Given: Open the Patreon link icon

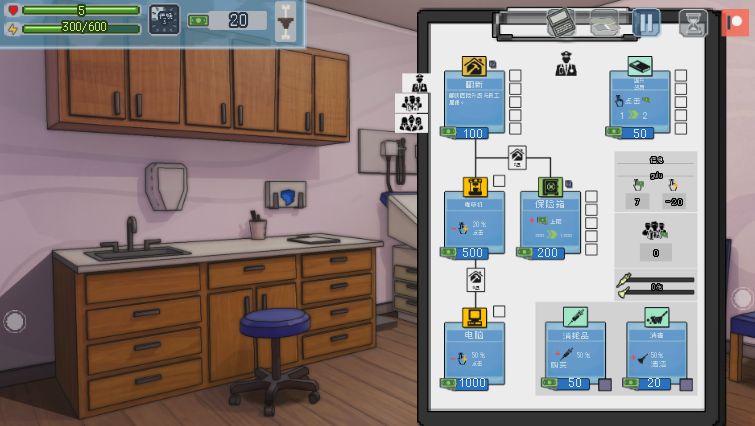Looking at the screenshot, I should (735, 22).
